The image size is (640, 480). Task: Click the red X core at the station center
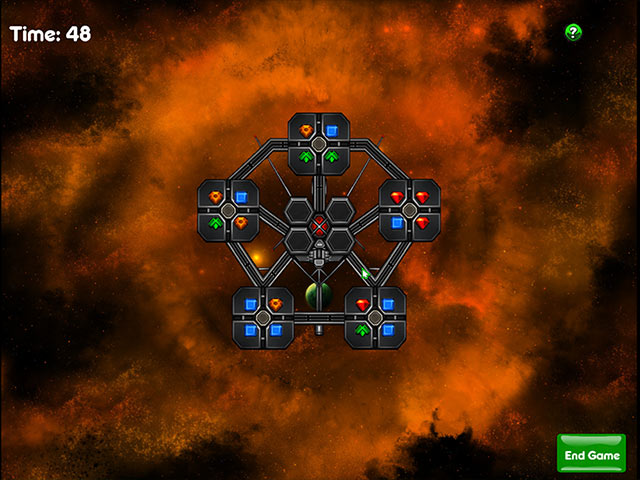pyautogui.click(x=319, y=225)
